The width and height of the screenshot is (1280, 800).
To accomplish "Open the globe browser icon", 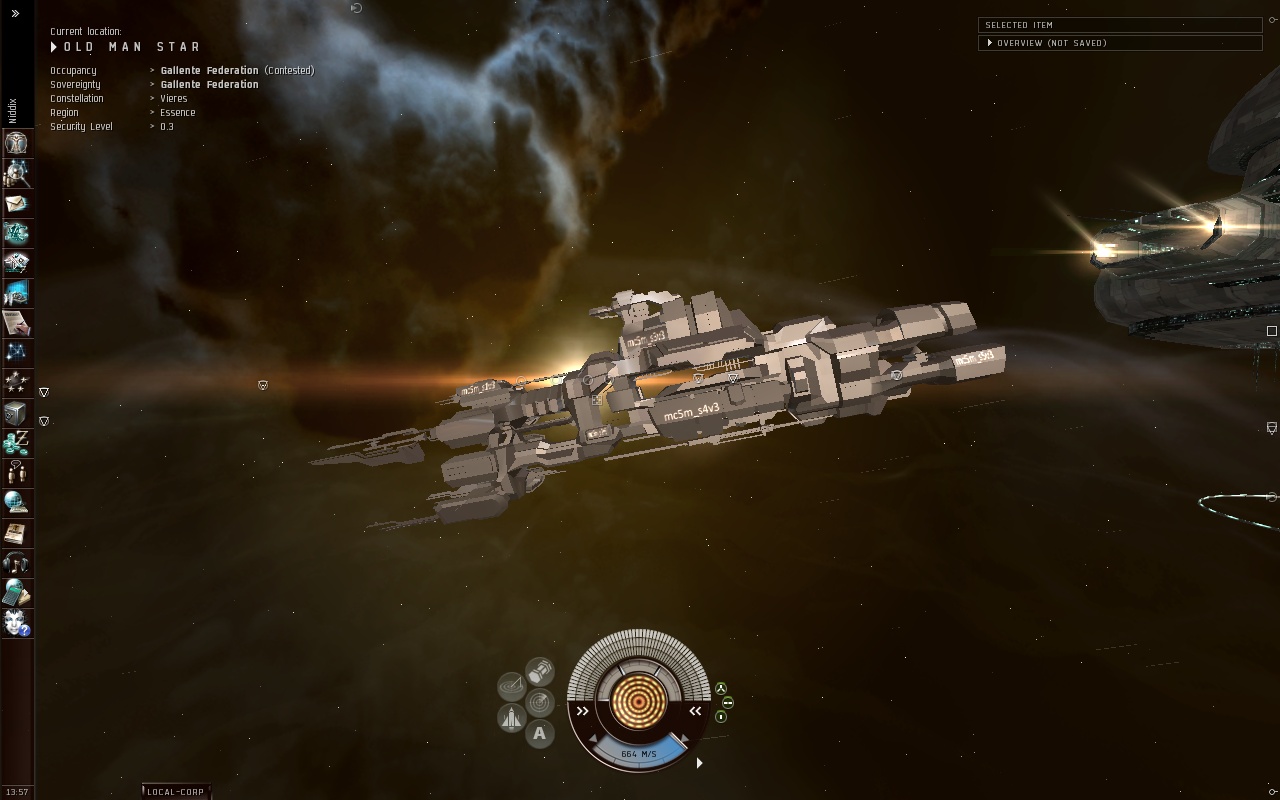I will (16, 503).
